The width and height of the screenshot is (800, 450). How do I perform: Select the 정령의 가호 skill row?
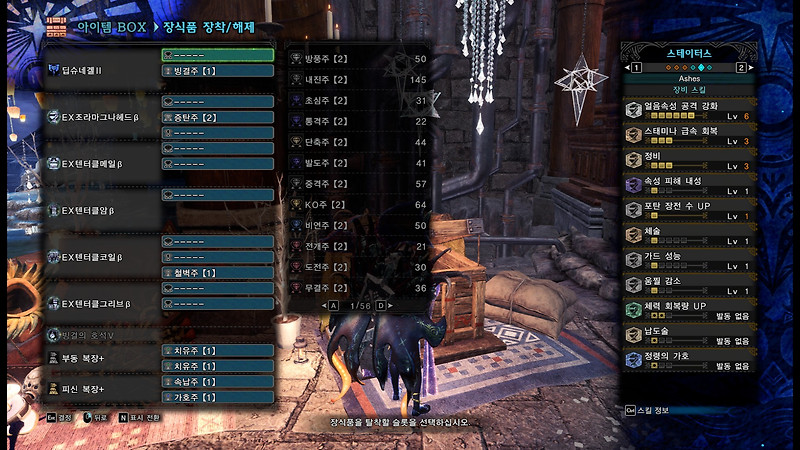(x=687, y=360)
